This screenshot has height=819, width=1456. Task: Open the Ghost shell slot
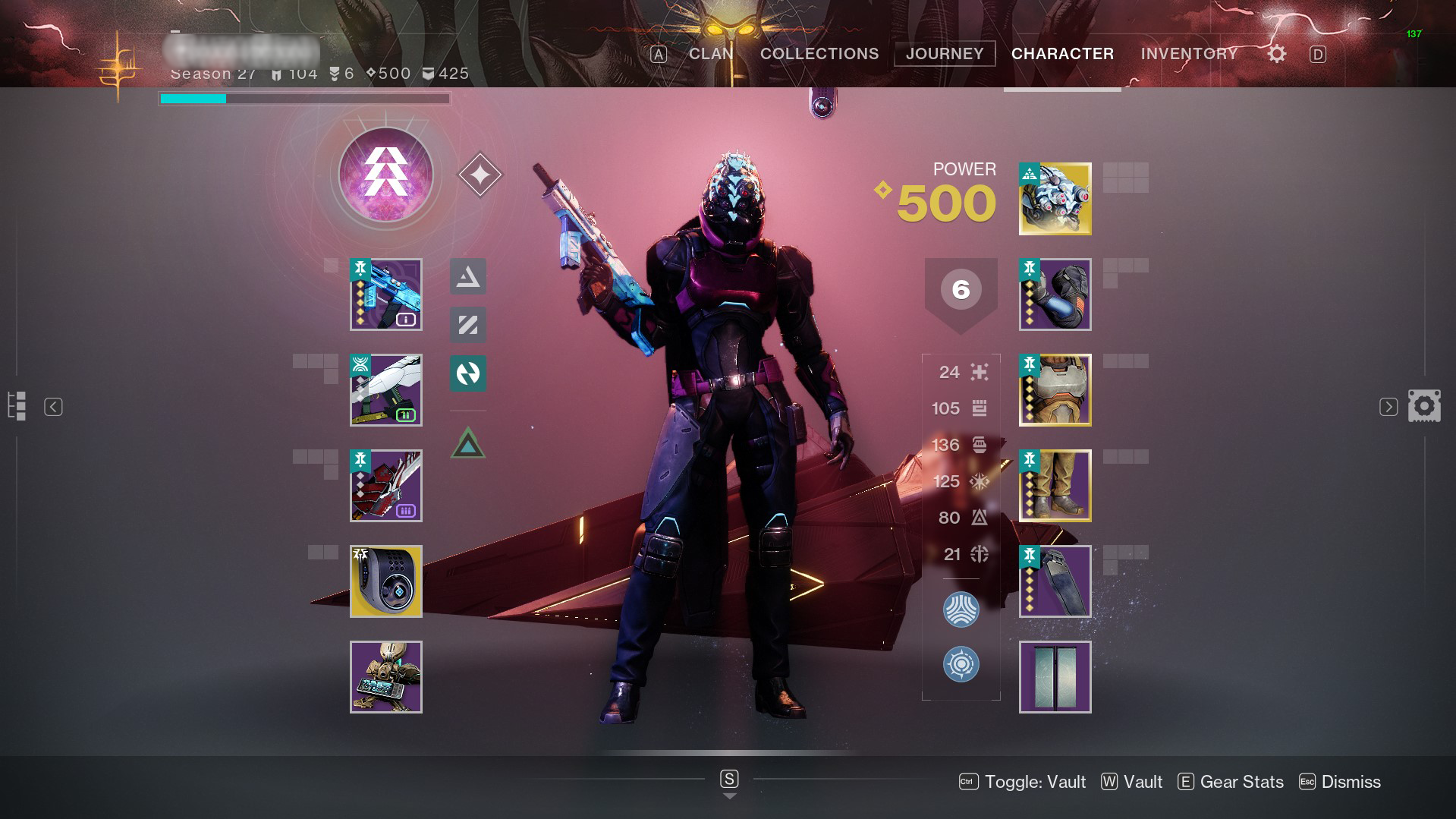tap(385, 581)
